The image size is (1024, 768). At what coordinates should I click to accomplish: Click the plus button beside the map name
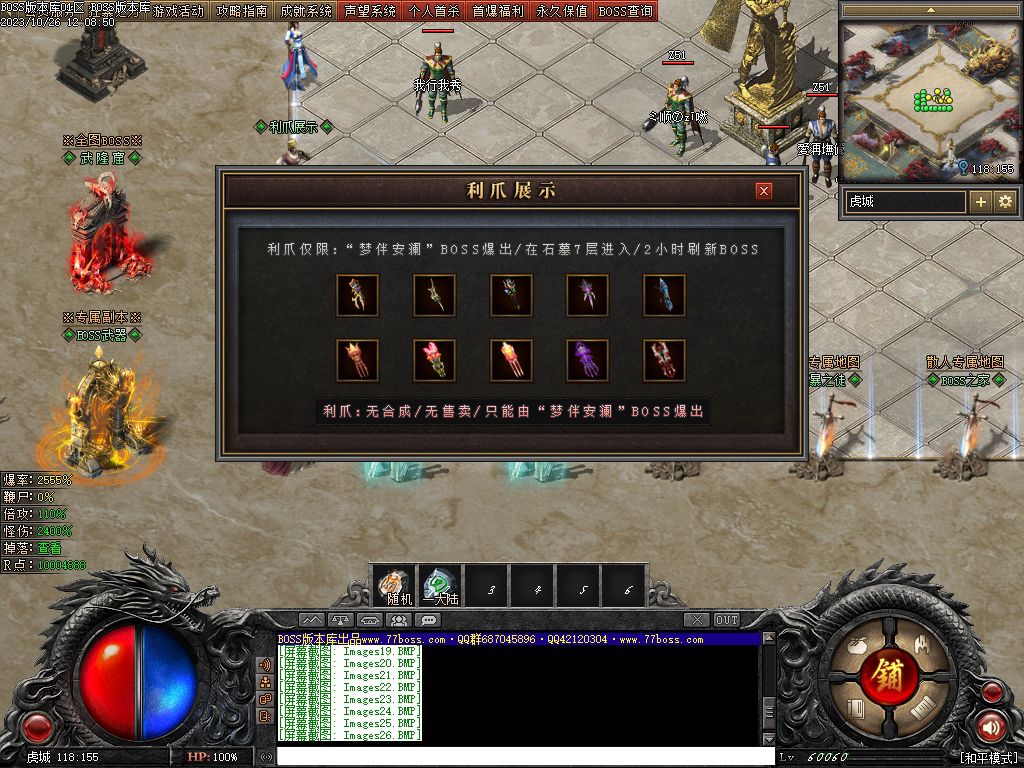point(981,202)
